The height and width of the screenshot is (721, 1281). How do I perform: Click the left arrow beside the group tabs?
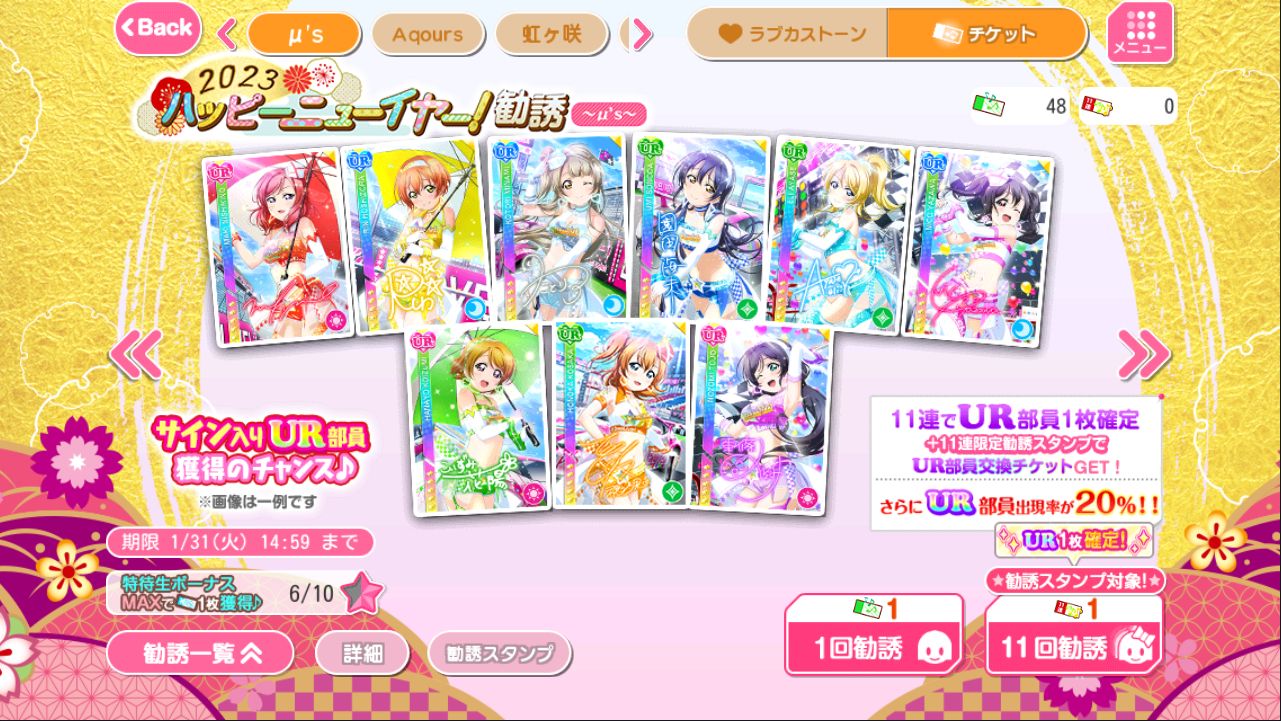[x=227, y=34]
